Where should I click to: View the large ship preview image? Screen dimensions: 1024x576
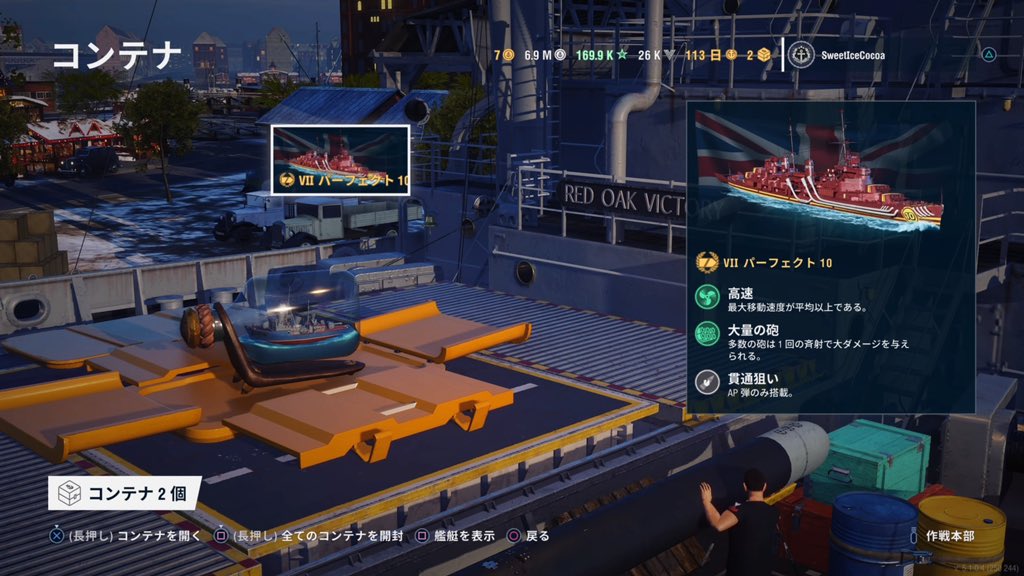pos(831,174)
